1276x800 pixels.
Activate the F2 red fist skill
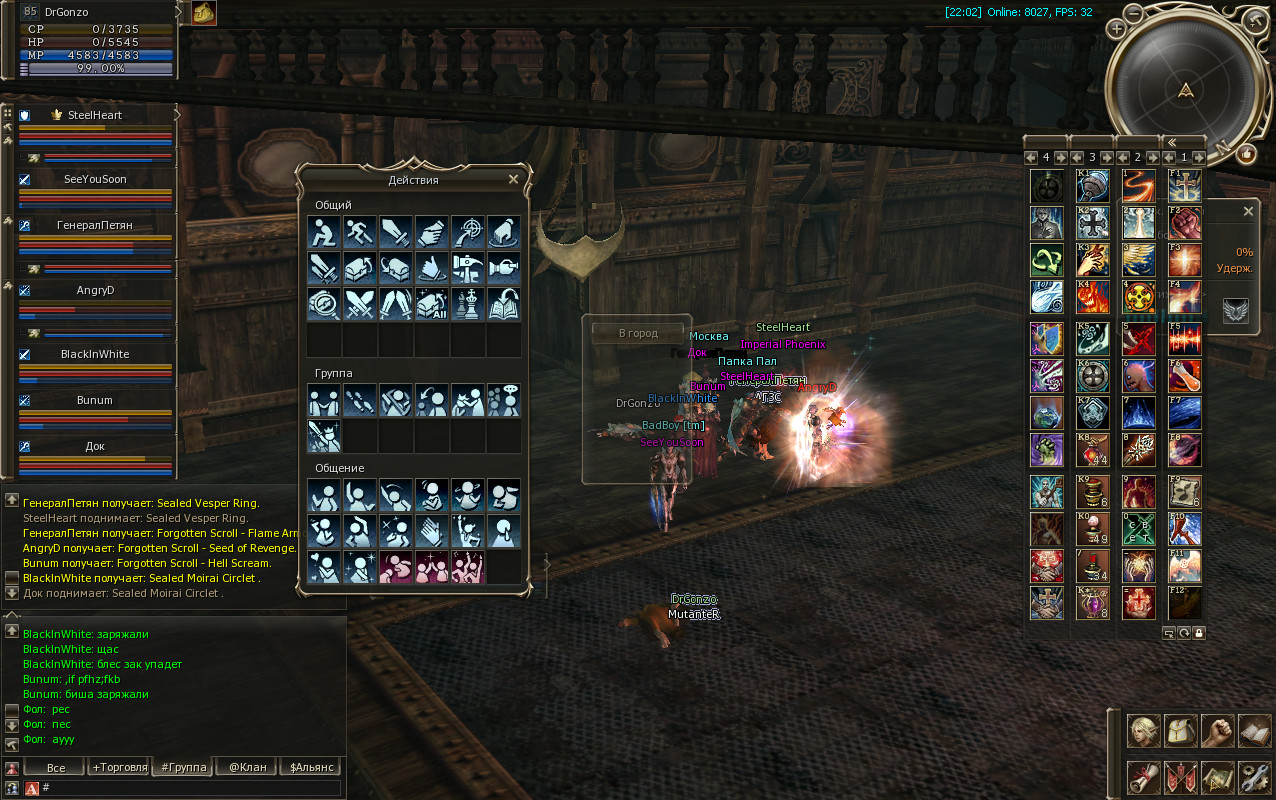pyautogui.click(x=1185, y=222)
